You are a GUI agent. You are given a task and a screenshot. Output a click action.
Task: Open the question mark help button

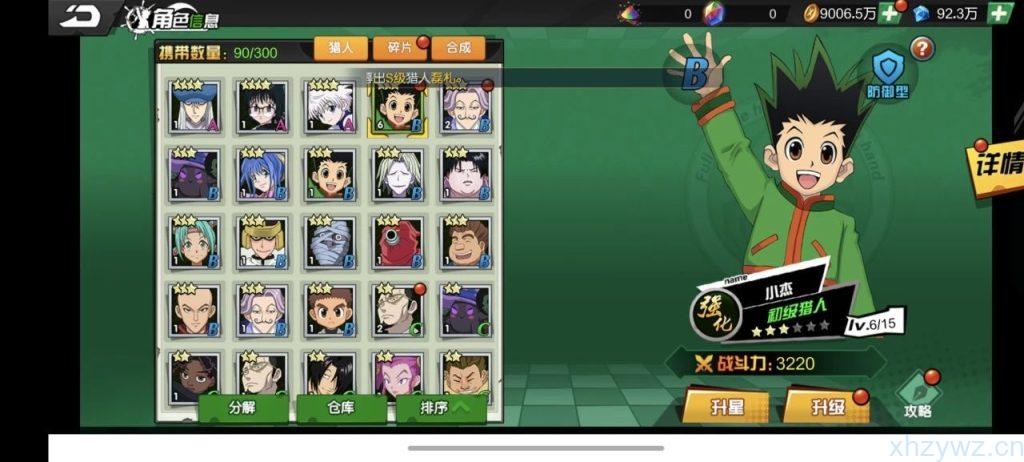921,47
